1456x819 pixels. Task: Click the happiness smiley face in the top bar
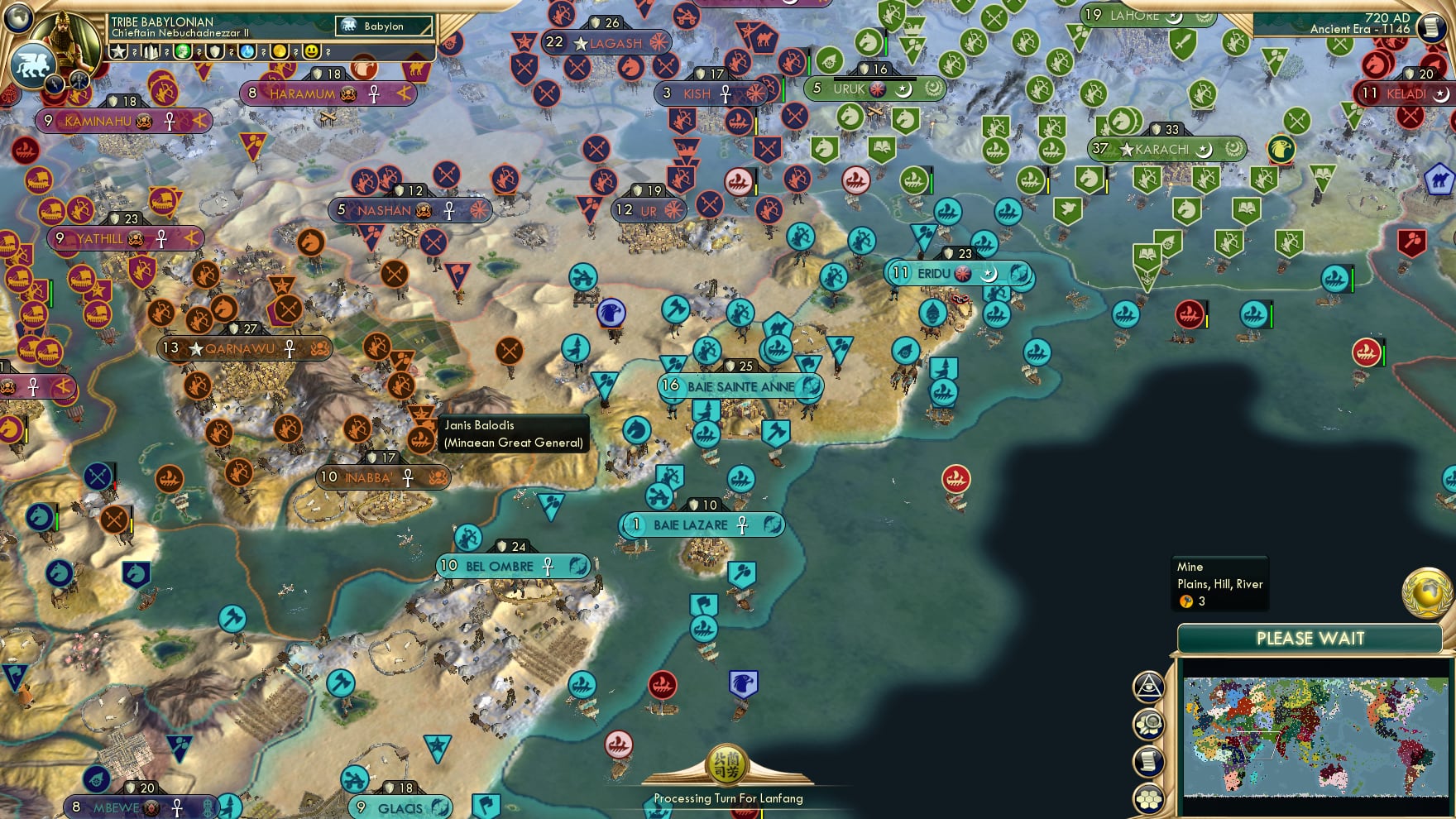(x=312, y=52)
